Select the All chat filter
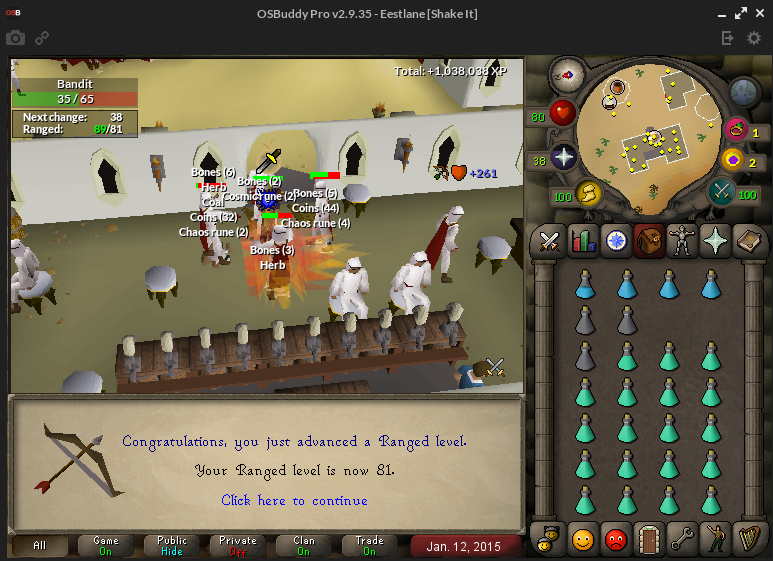773x561 pixels. [40, 546]
